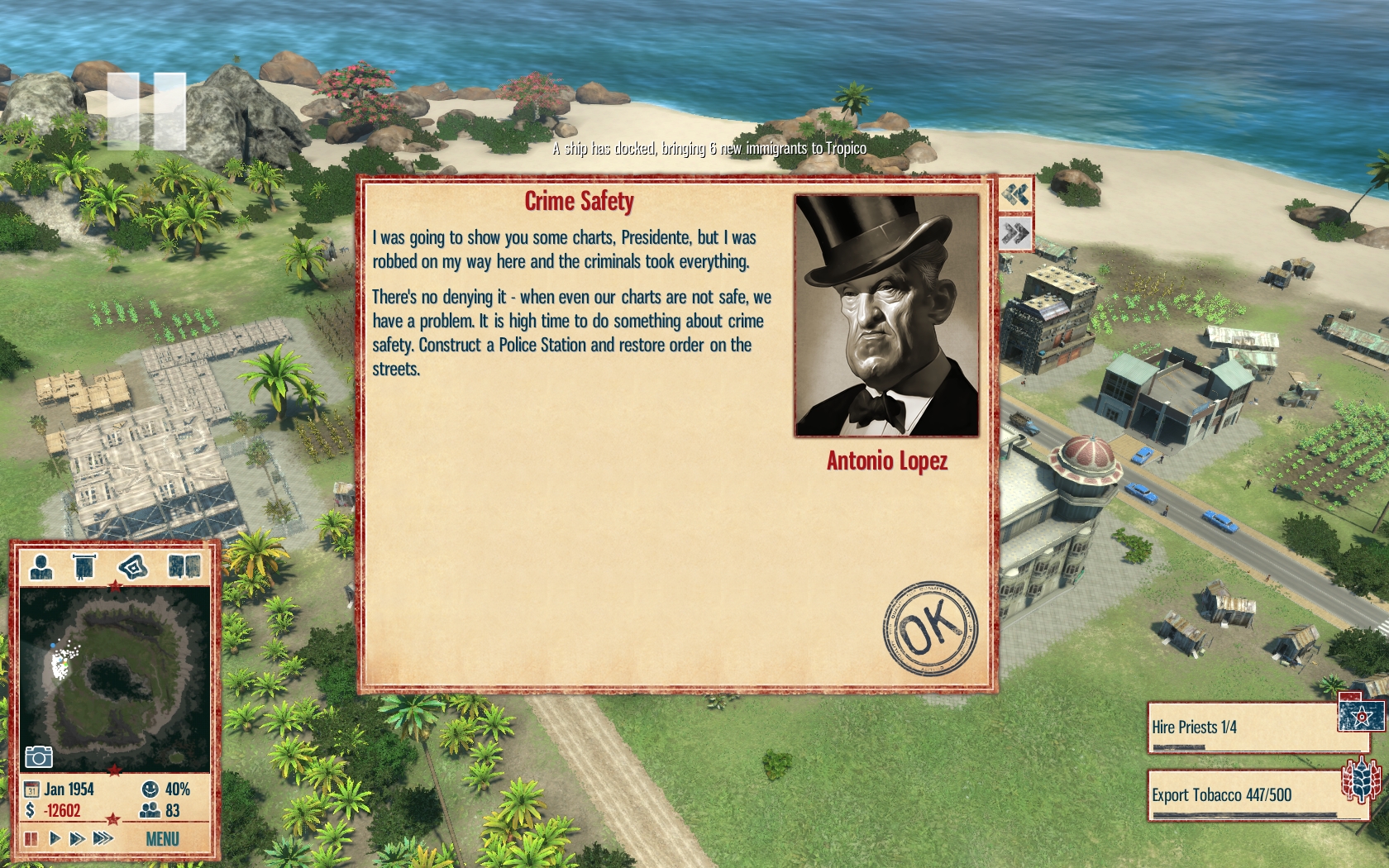Open the MENU from the minimap panel
The width and height of the screenshot is (1389, 868).
coord(162,839)
